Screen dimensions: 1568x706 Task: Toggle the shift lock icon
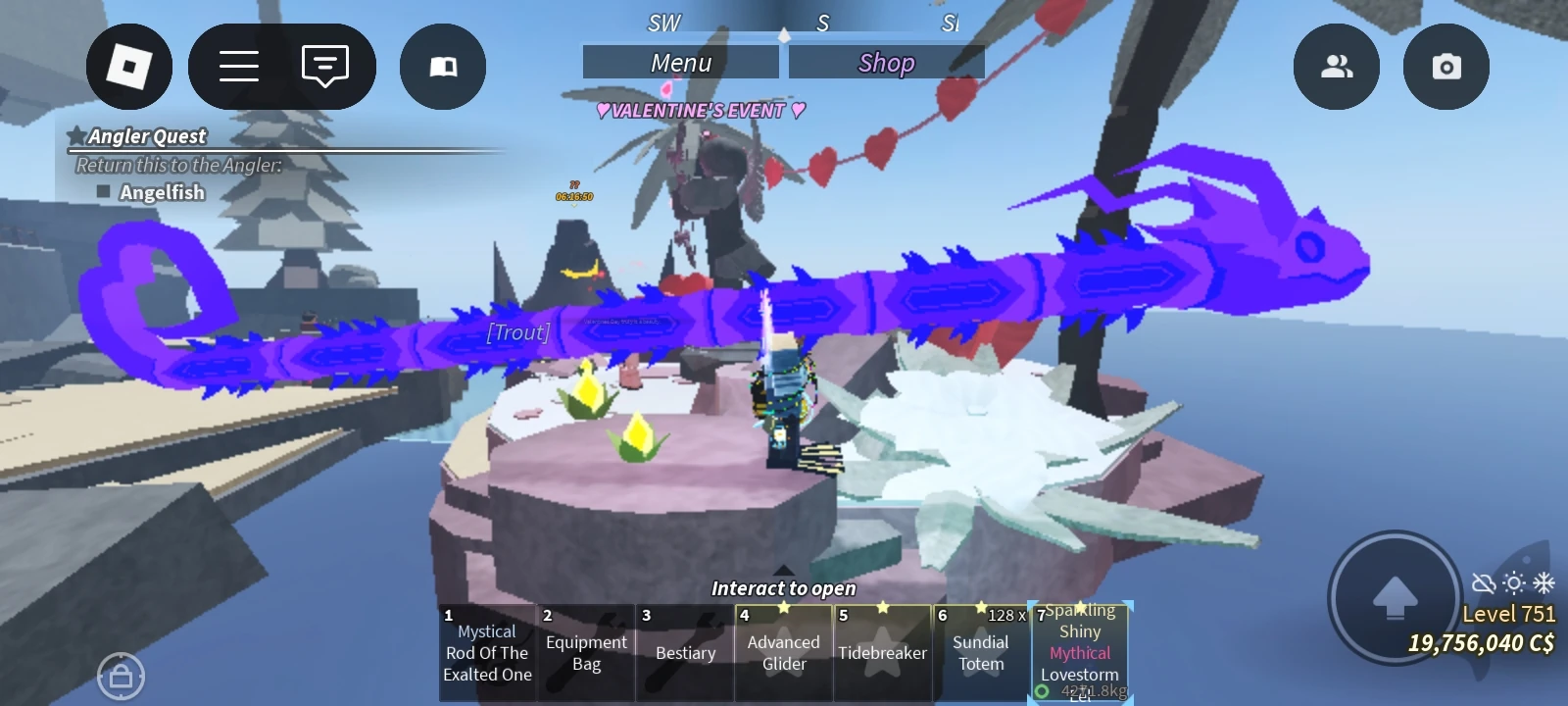pos(122,677)
